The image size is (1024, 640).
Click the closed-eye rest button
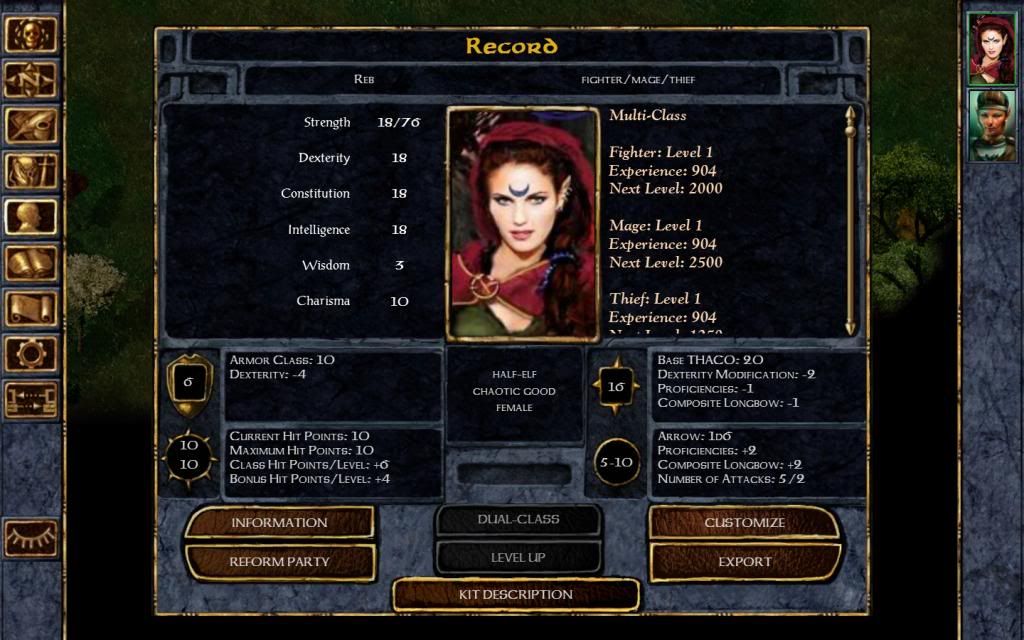[x=30, y=538]
